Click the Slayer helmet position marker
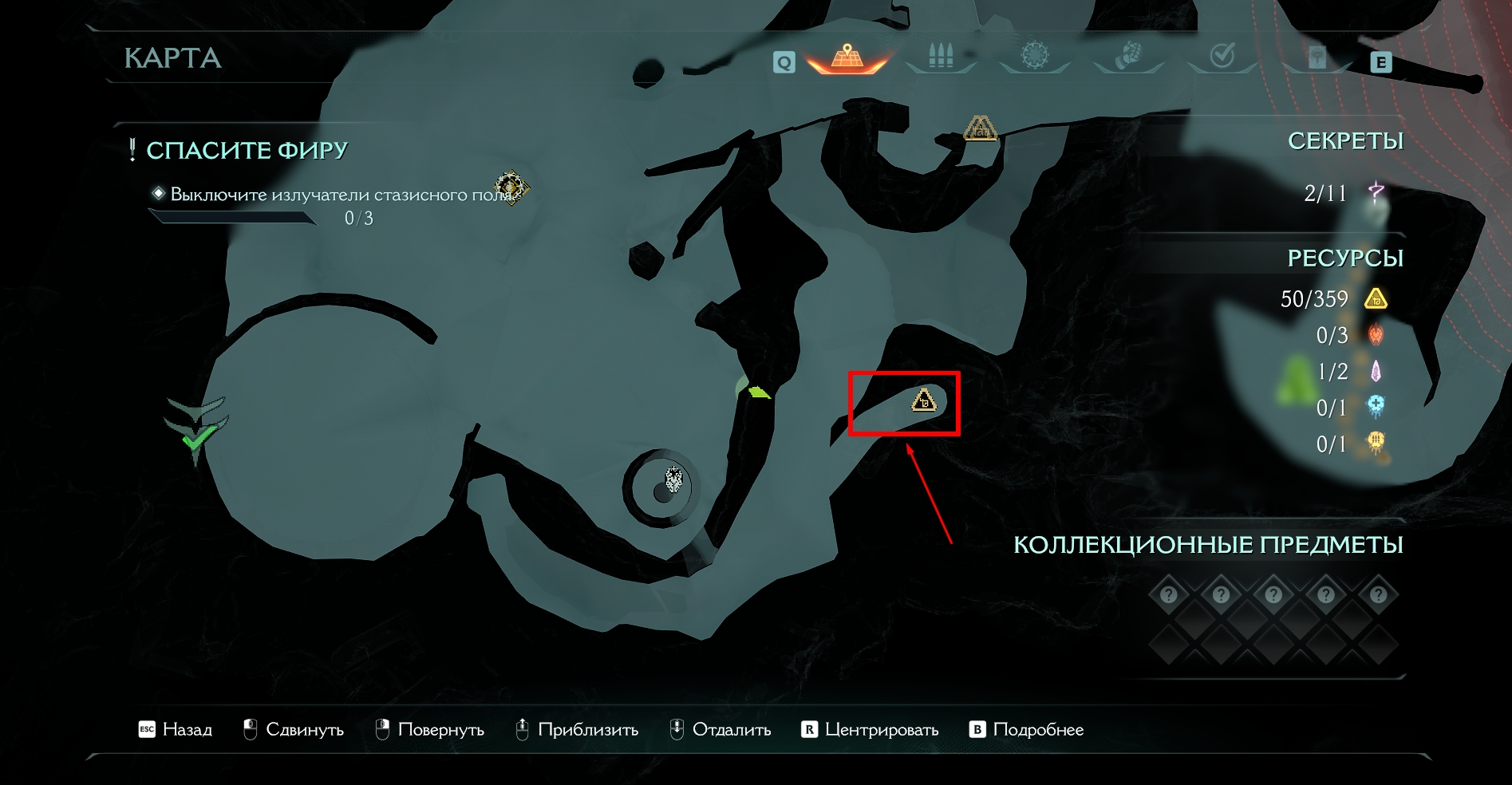1512x785 pixels. [x=674, y=480]
